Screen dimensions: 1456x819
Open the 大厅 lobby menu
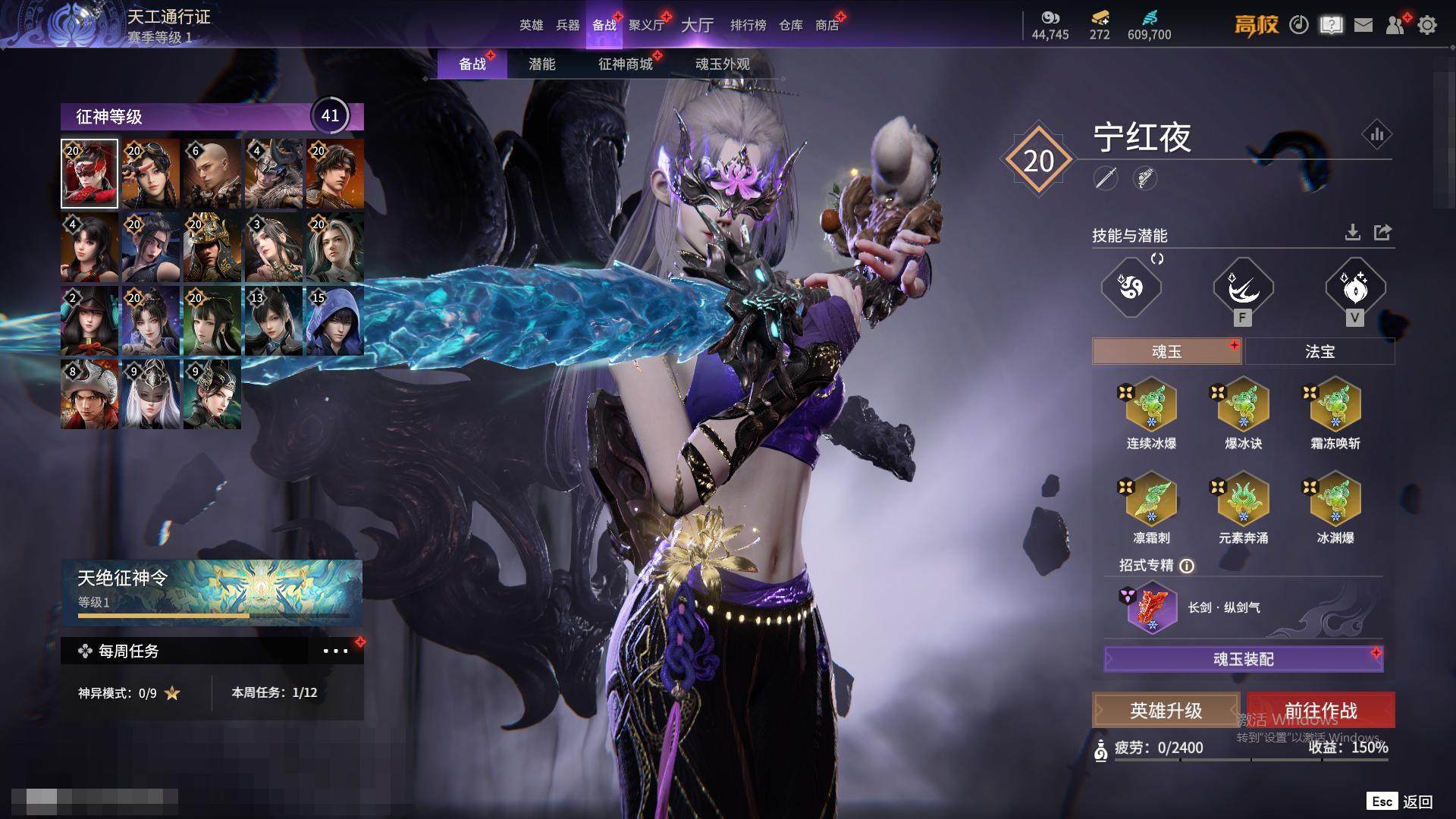click(697, 25)
